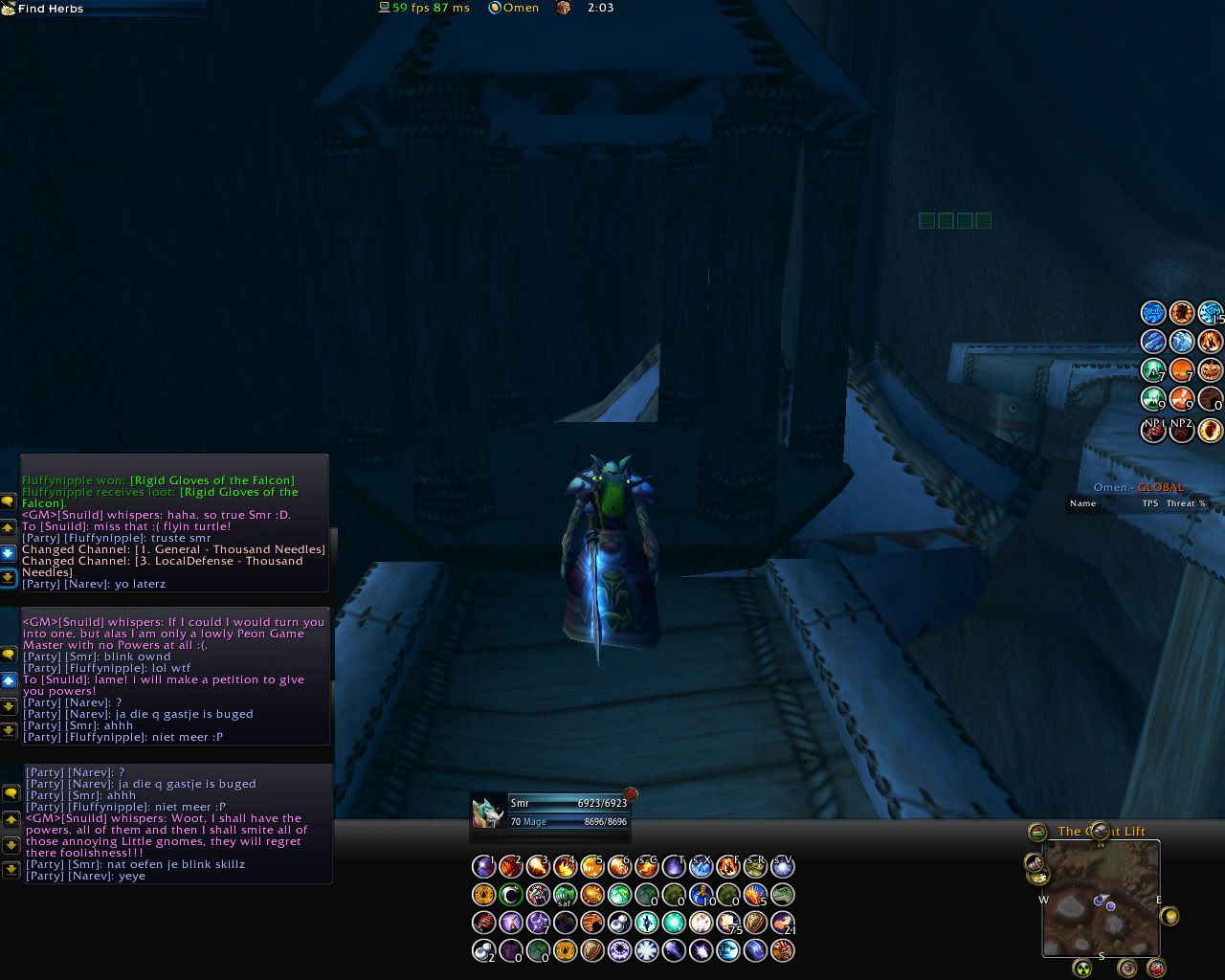
Task: Activate the ability bound to key 1
Action: 484,867
